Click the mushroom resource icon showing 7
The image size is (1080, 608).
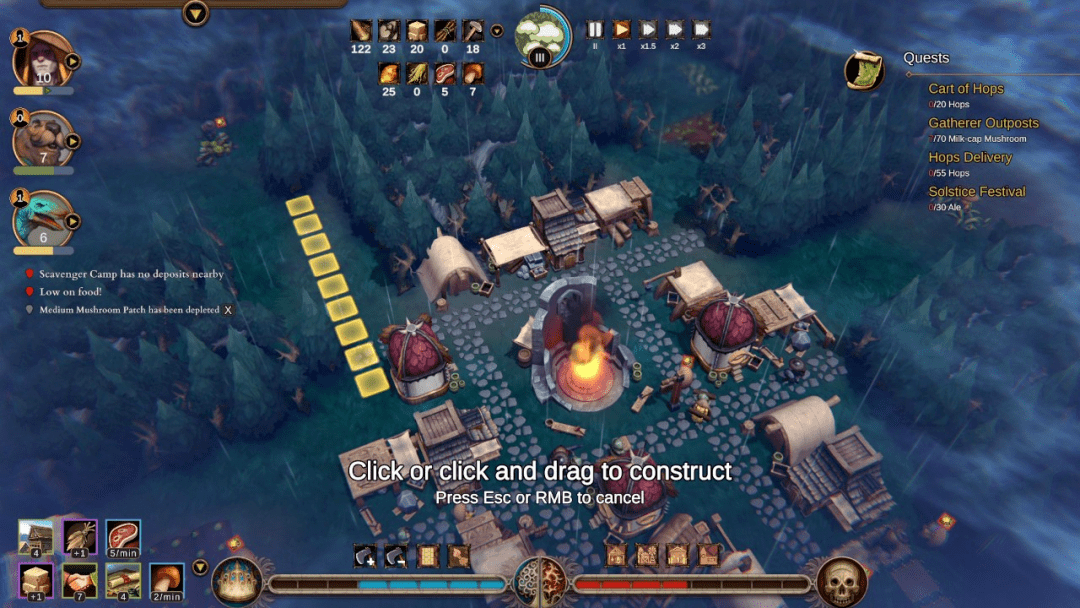(472, 73)
